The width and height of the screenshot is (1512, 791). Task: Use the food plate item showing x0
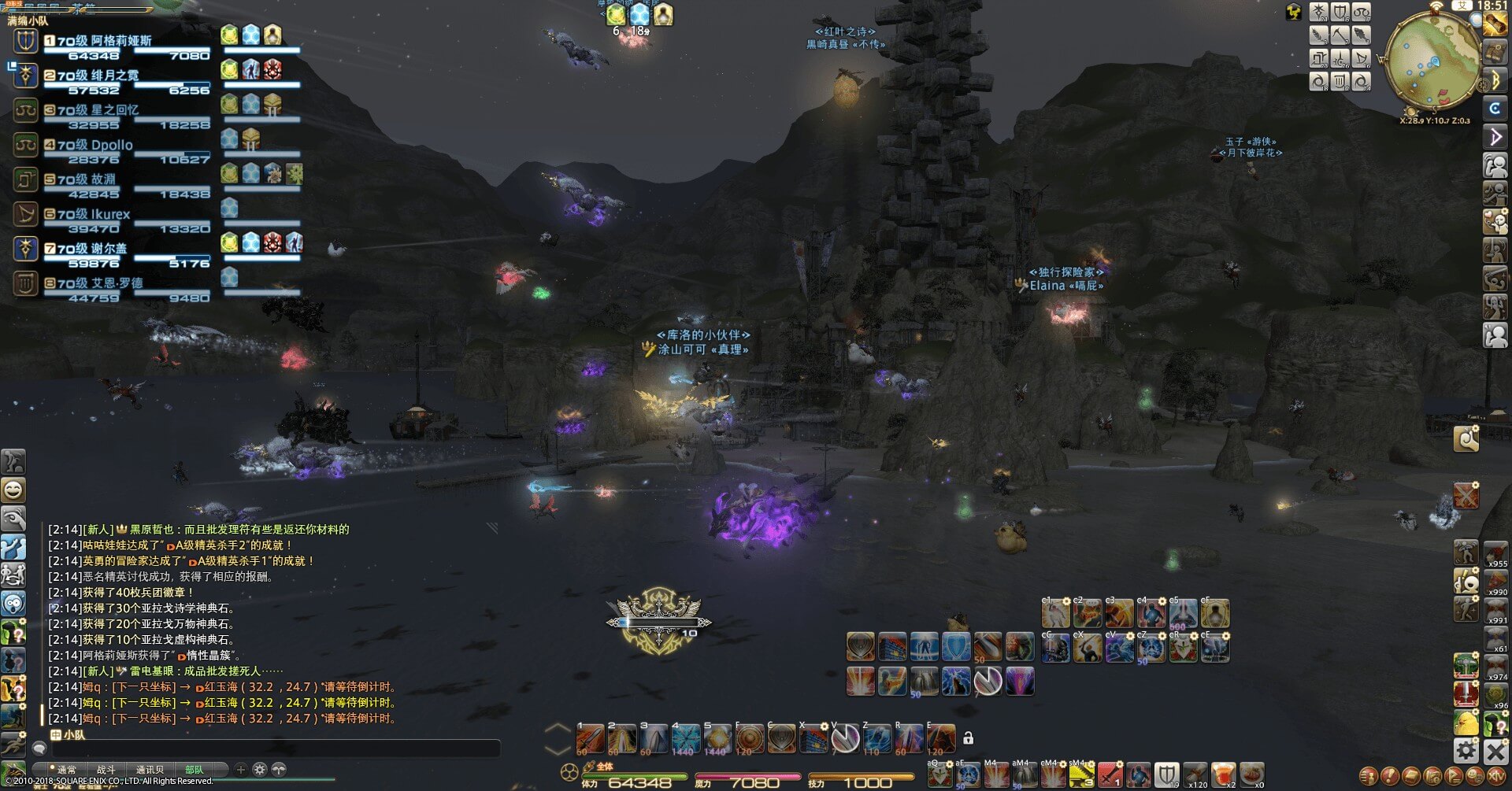point(1251,774)
